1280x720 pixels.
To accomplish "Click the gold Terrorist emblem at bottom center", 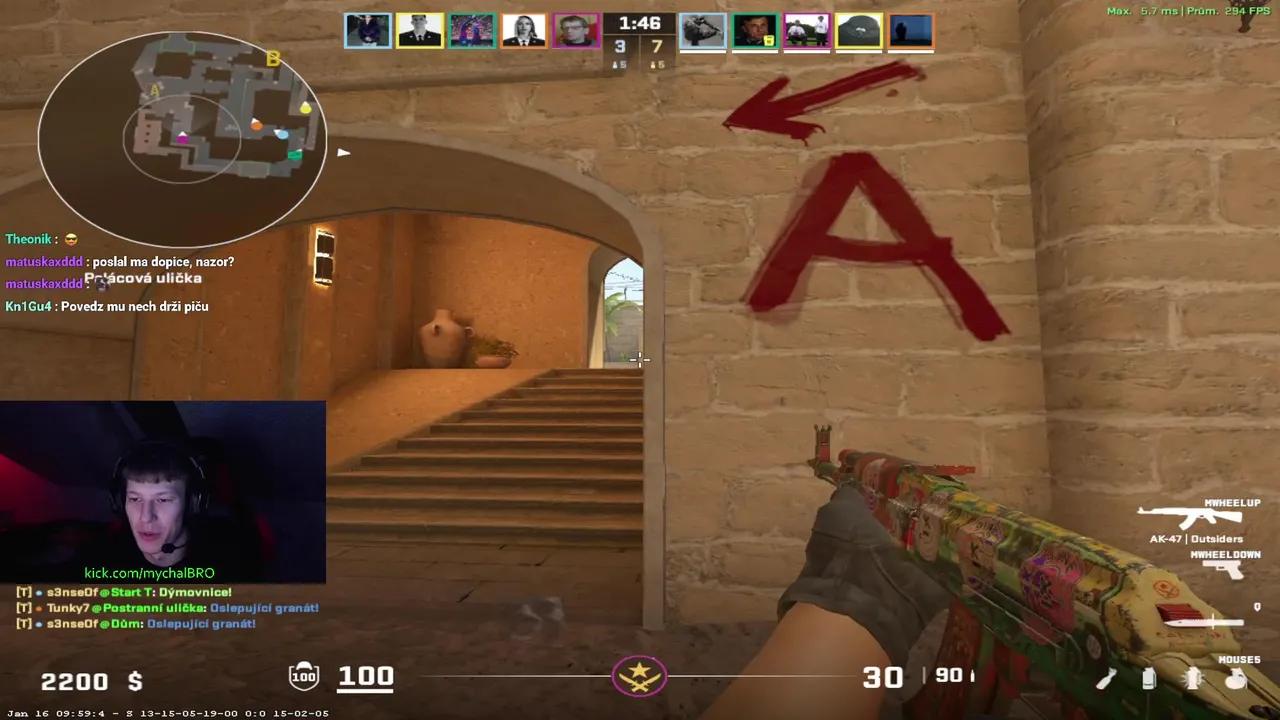I will (639, 676).
